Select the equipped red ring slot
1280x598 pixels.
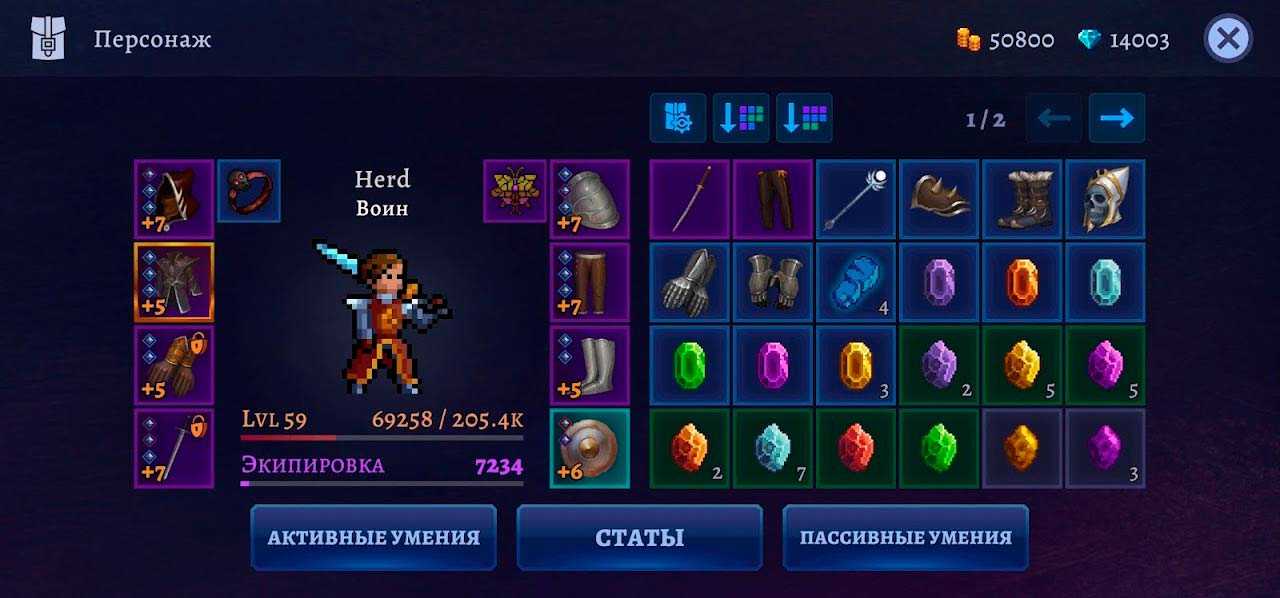[249, 190]
